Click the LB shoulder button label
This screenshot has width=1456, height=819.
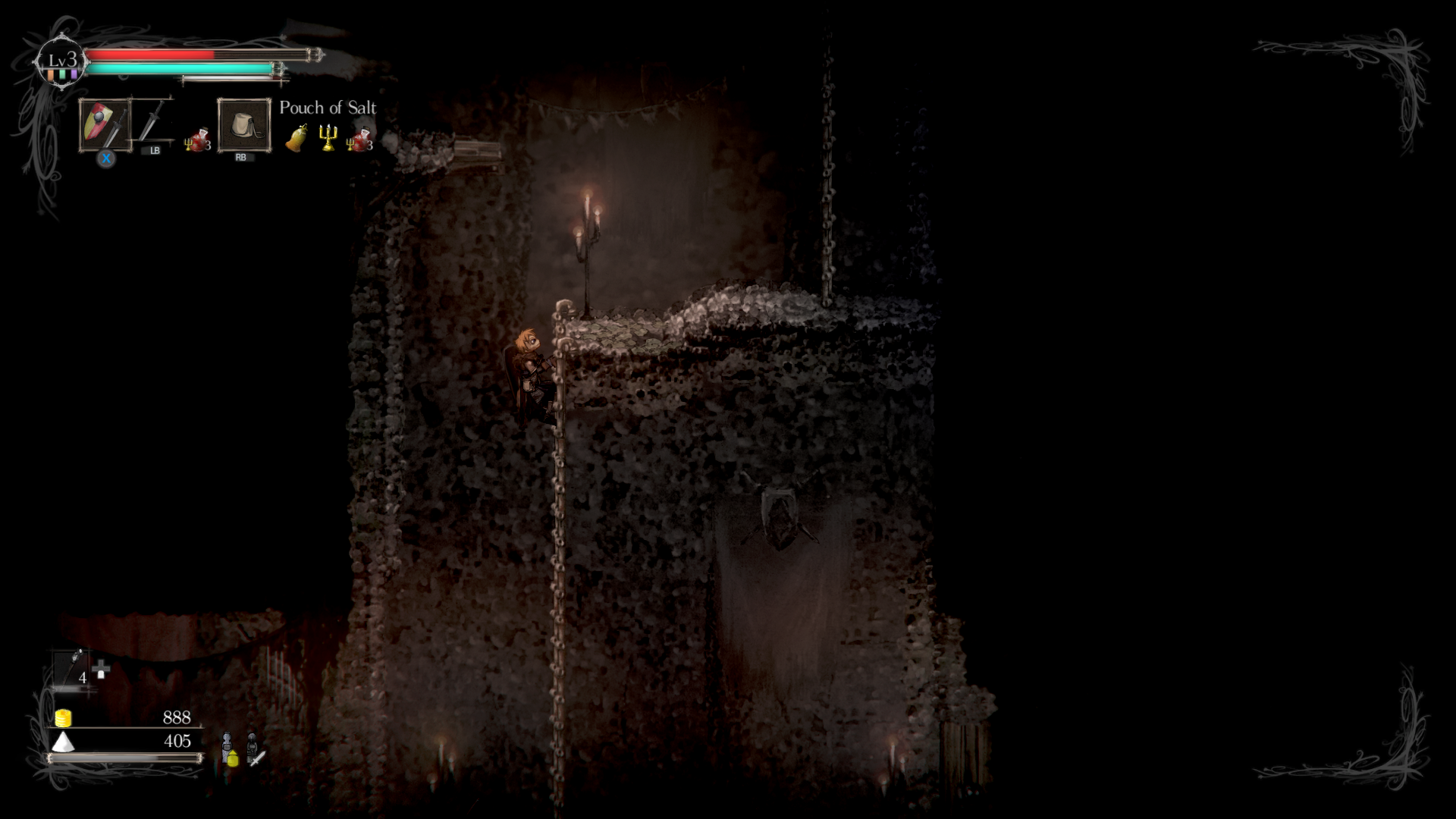(x=155, y=151)
